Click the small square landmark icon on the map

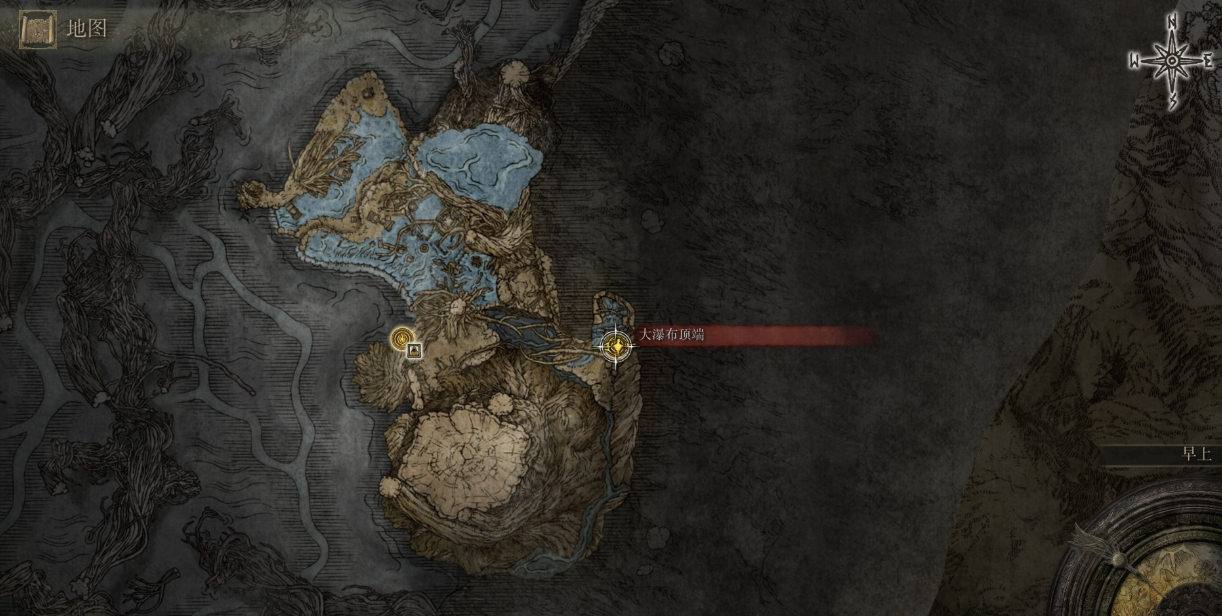(414, 350)
